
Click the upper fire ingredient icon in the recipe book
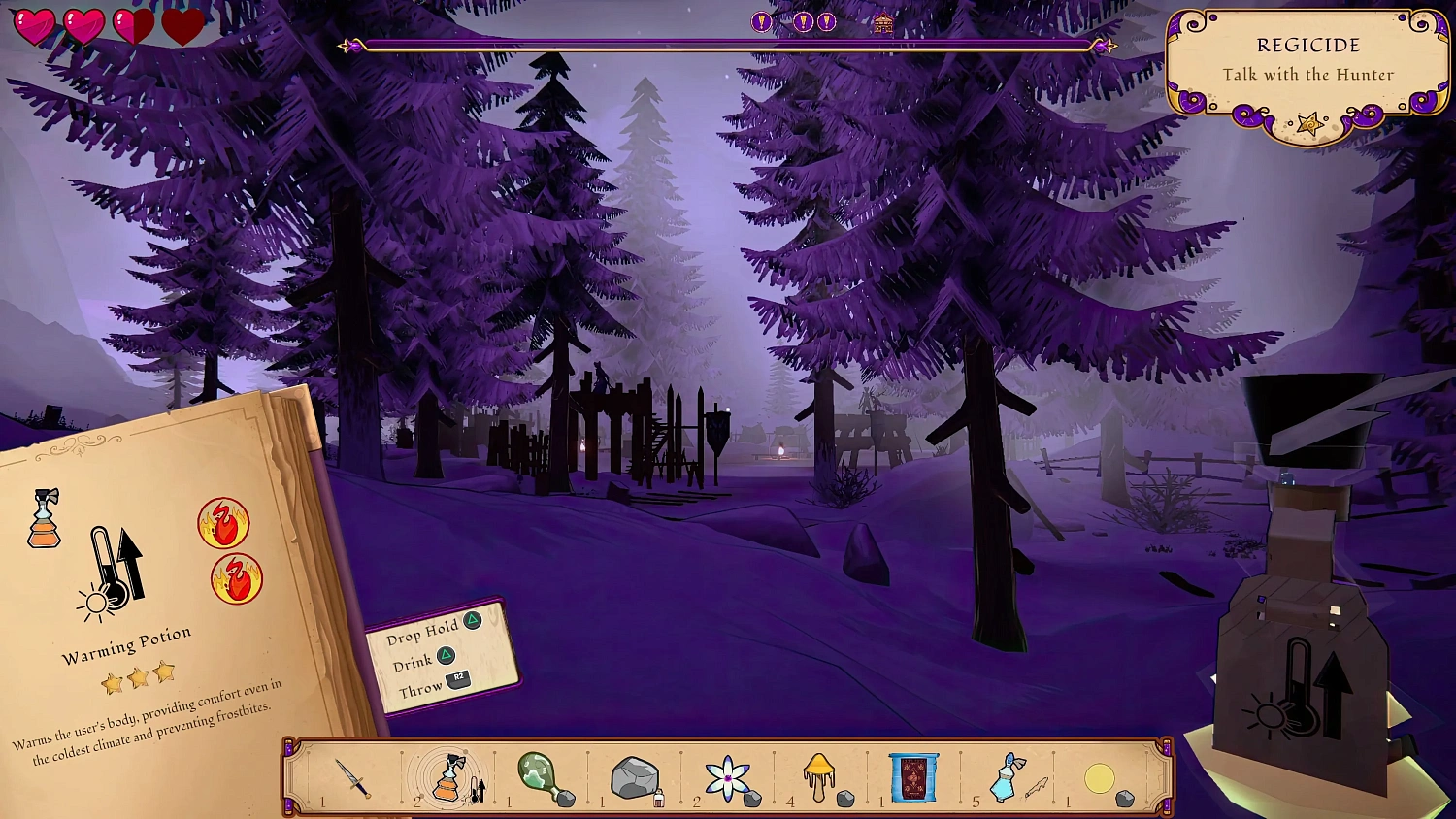224,524
